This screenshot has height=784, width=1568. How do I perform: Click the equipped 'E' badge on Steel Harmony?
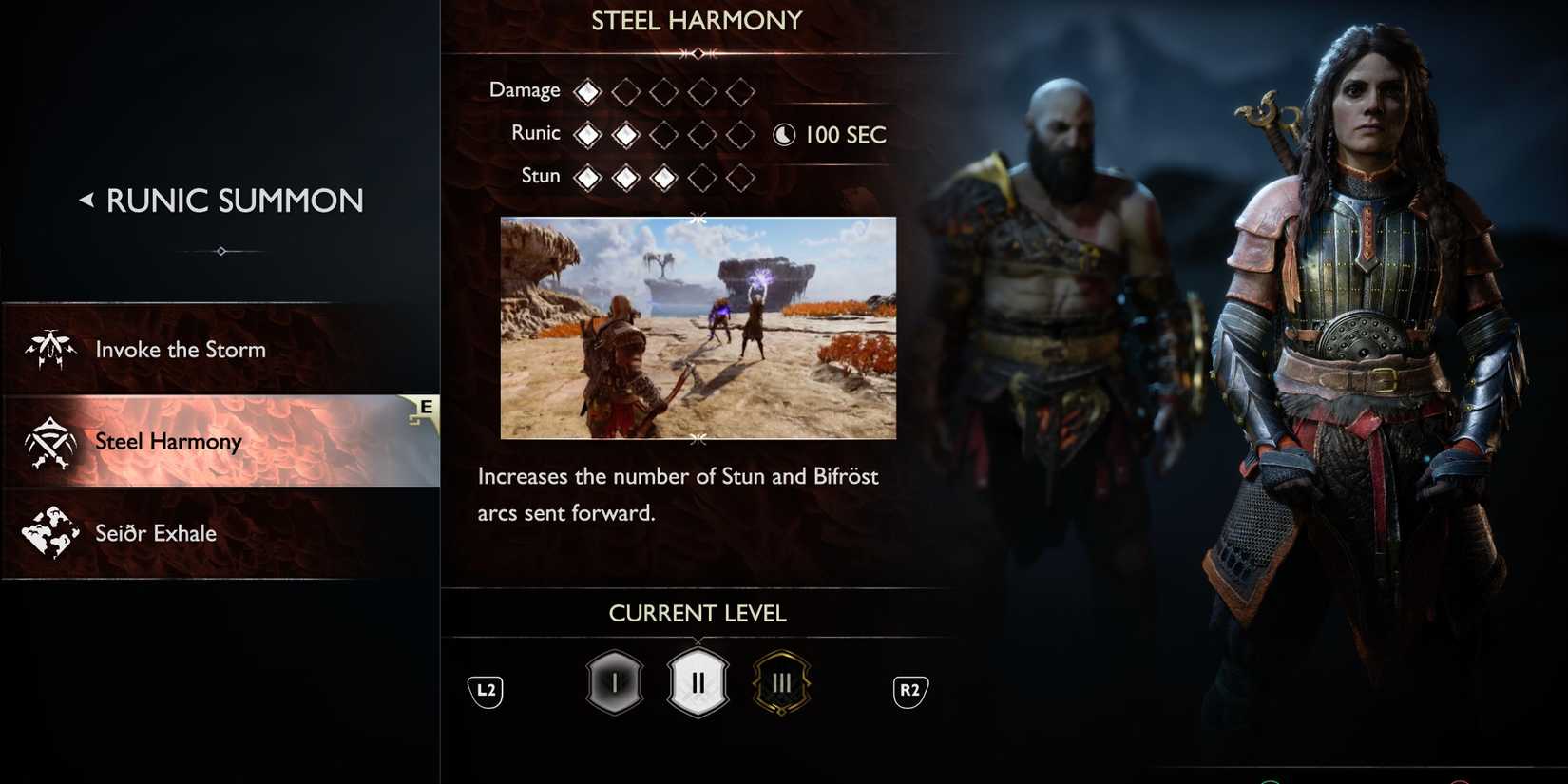pos(425,407)
